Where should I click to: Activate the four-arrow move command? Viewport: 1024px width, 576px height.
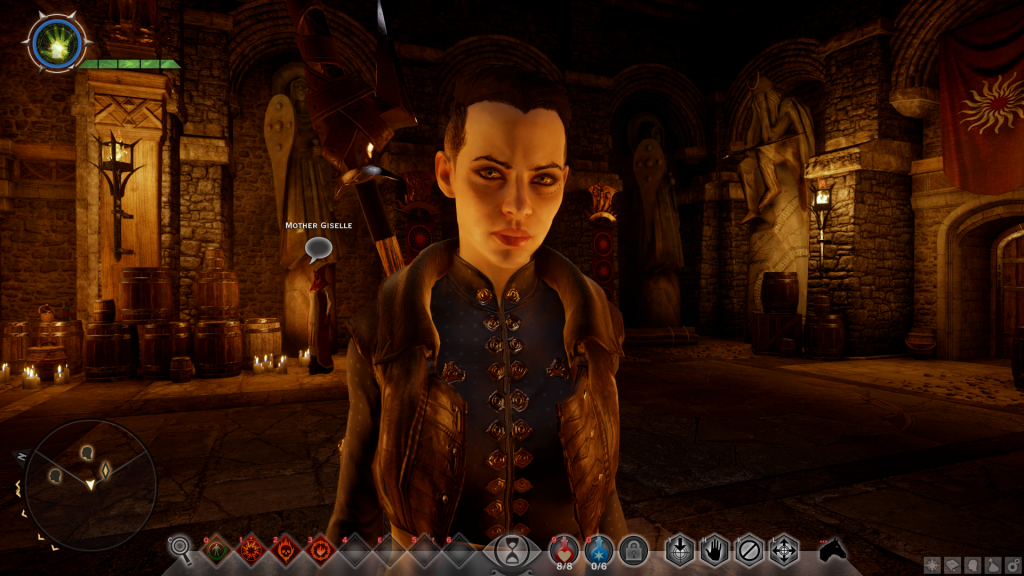click(x=783, y=549)
